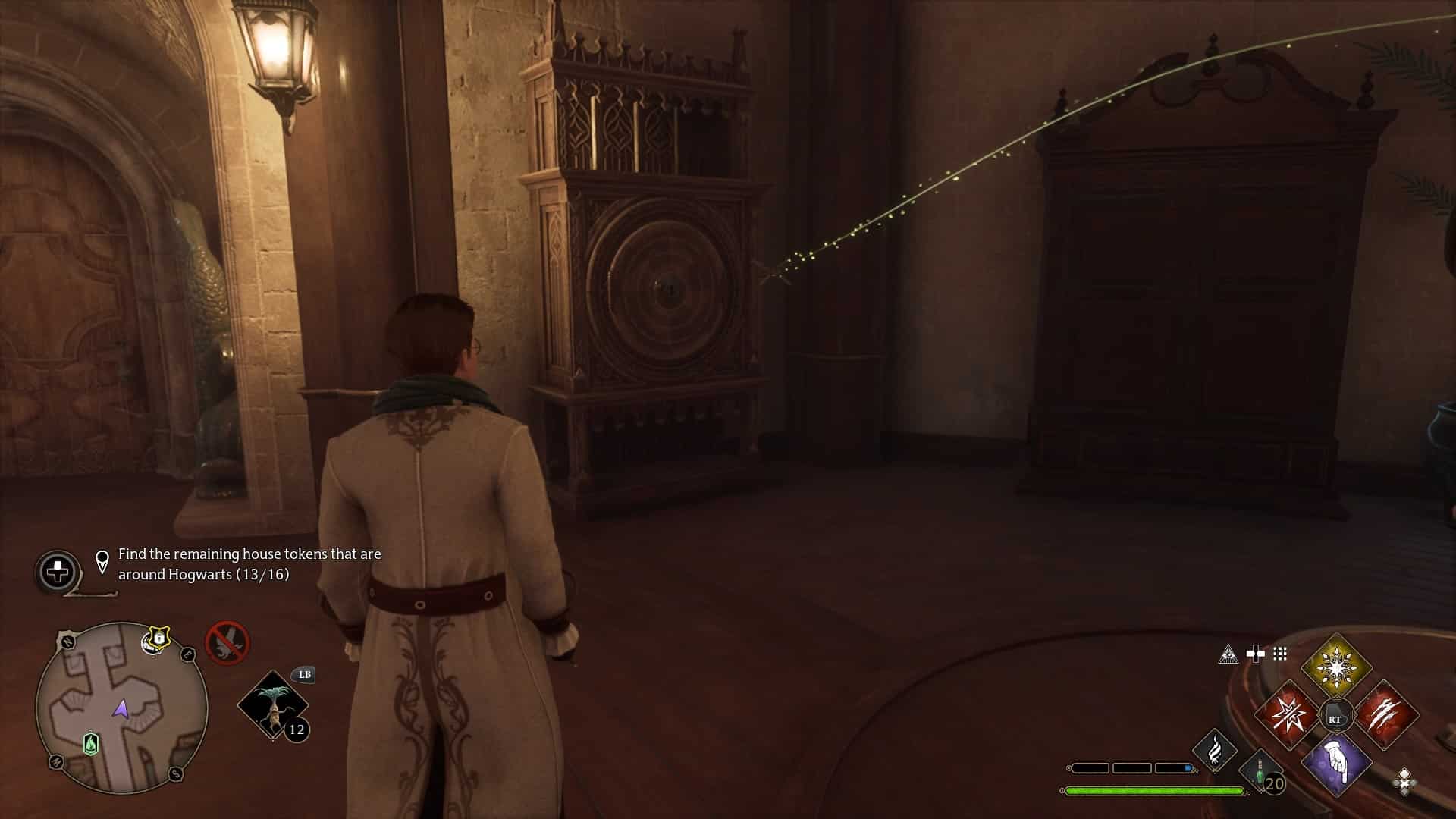1456x819 pixels.
Task: Use the Mandrake combat tool slot
Action: (273, 705)
